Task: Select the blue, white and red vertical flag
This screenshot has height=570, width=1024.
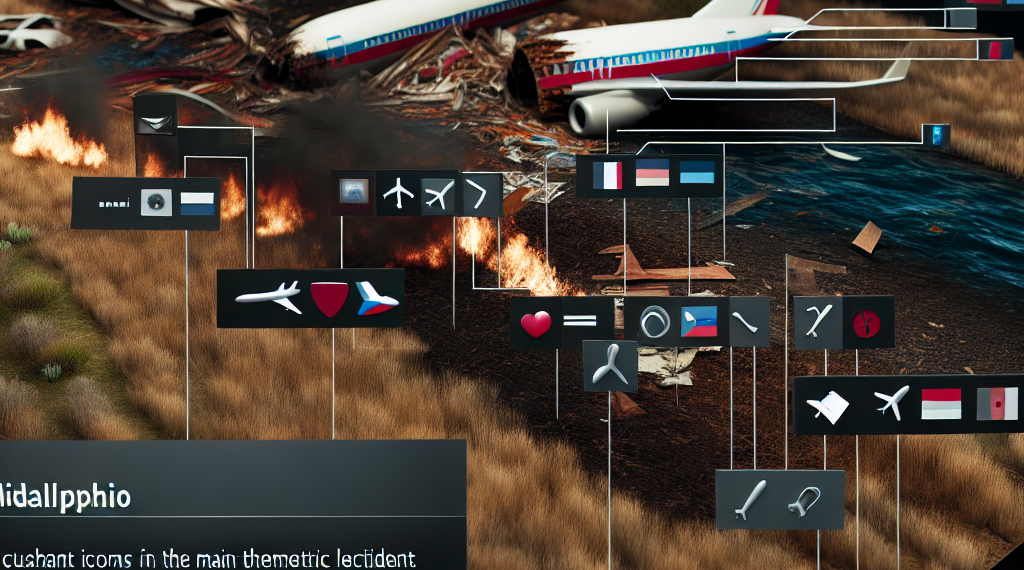Action: [607, 175]
